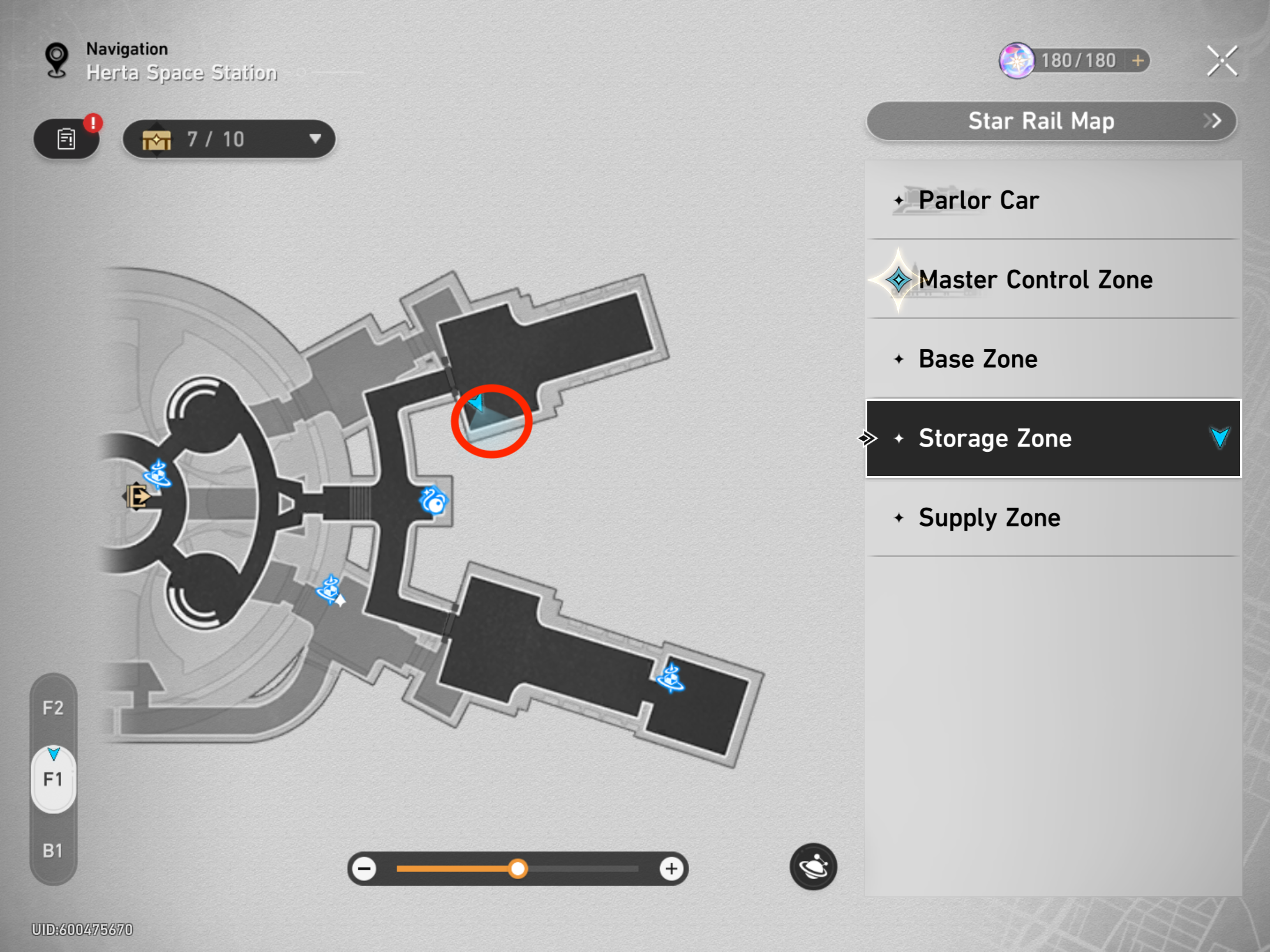Select the F1 floor button
This screenshot has height=952, width=1270.
(x=53, y=779)
